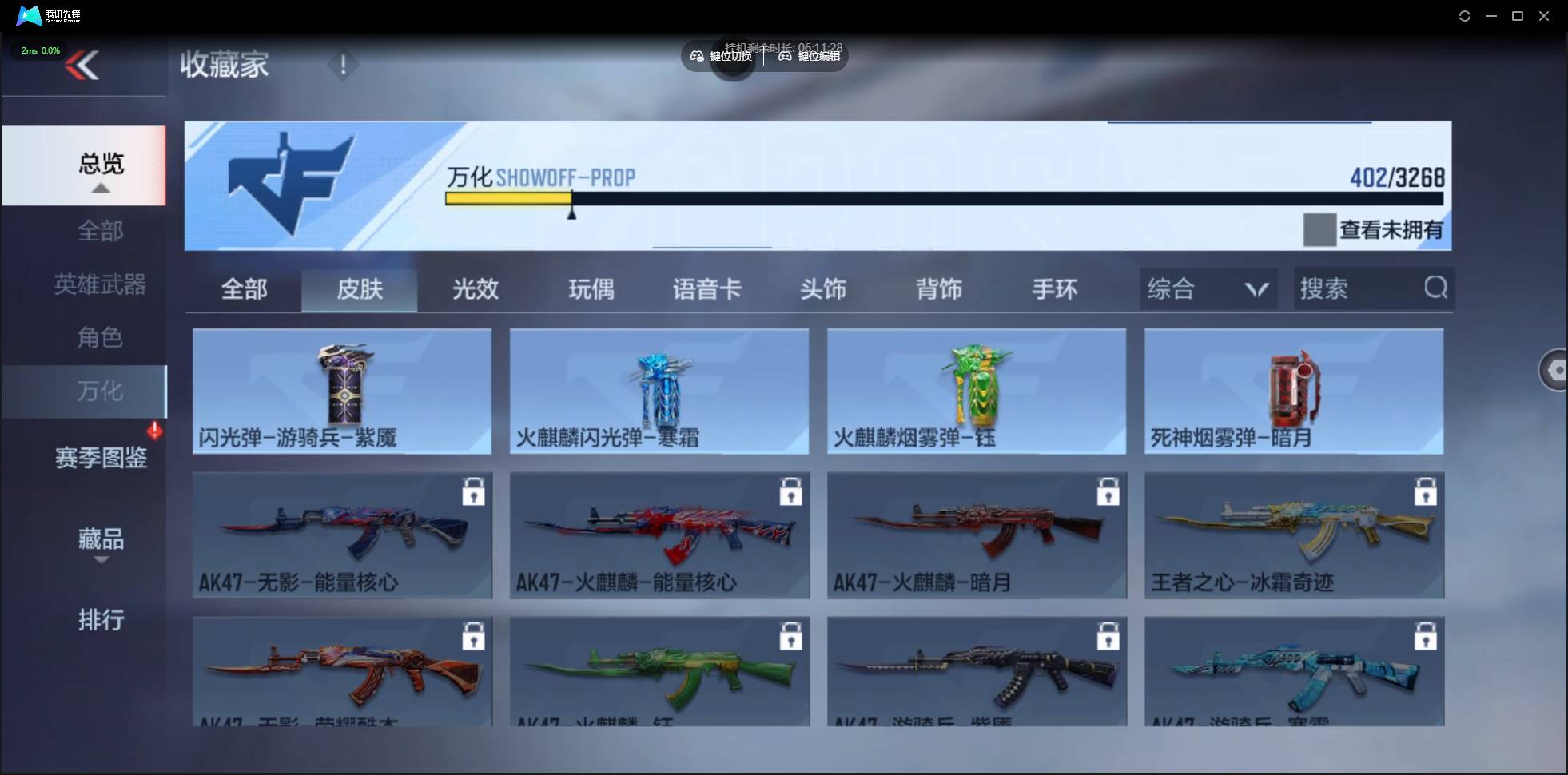Open the 语音卡 category tab

[706, 289]
